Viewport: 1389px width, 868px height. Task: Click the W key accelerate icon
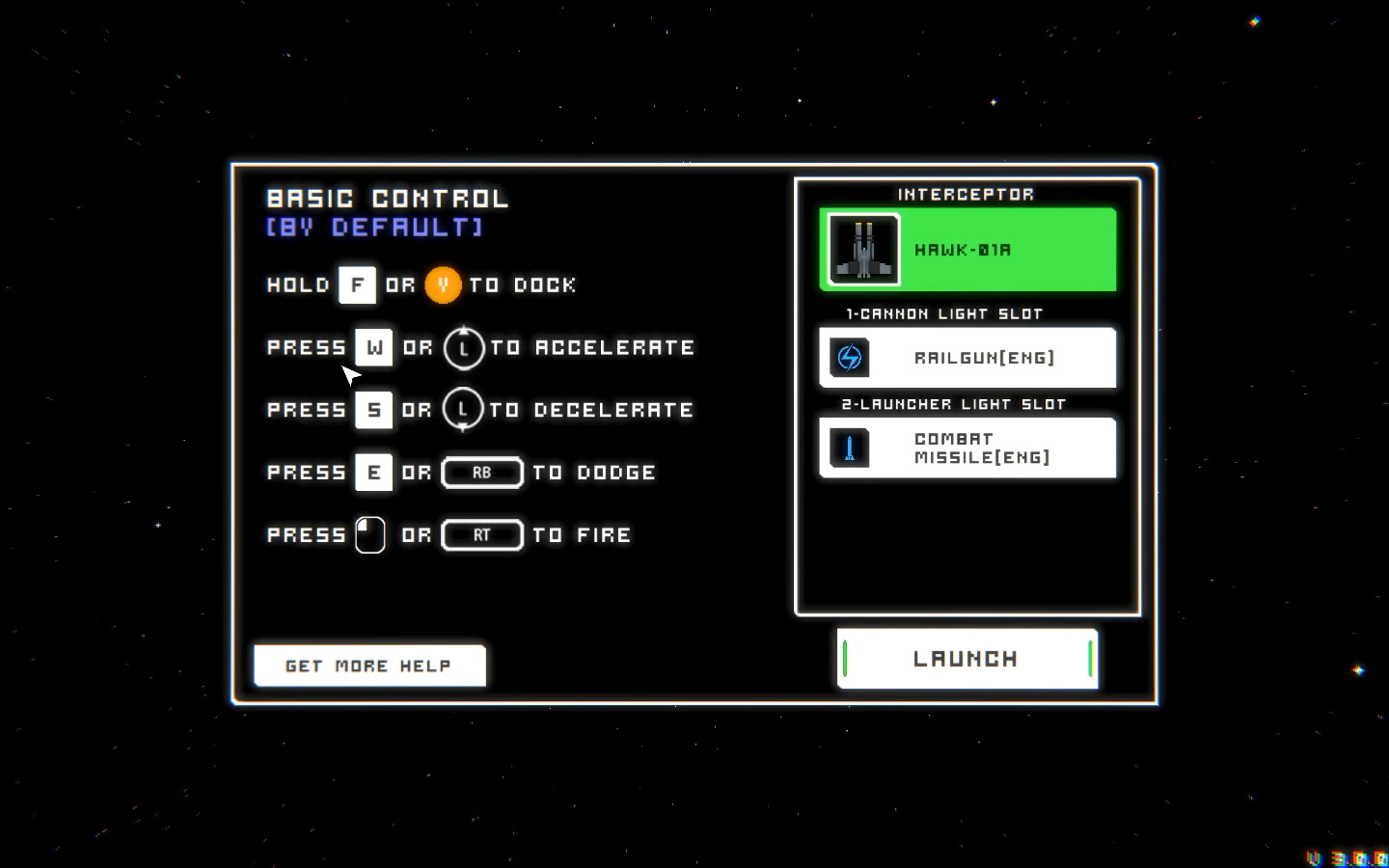[373, 348]
